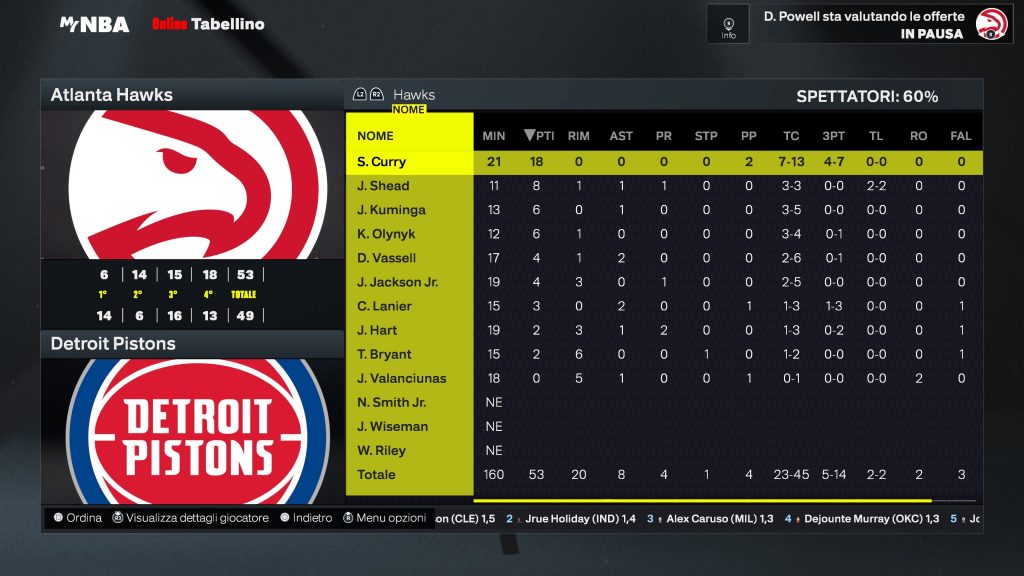The image size is (1024, 576).
Task: Select J. Jackson Jr. in the table
Action: click(x=397, y=282)
